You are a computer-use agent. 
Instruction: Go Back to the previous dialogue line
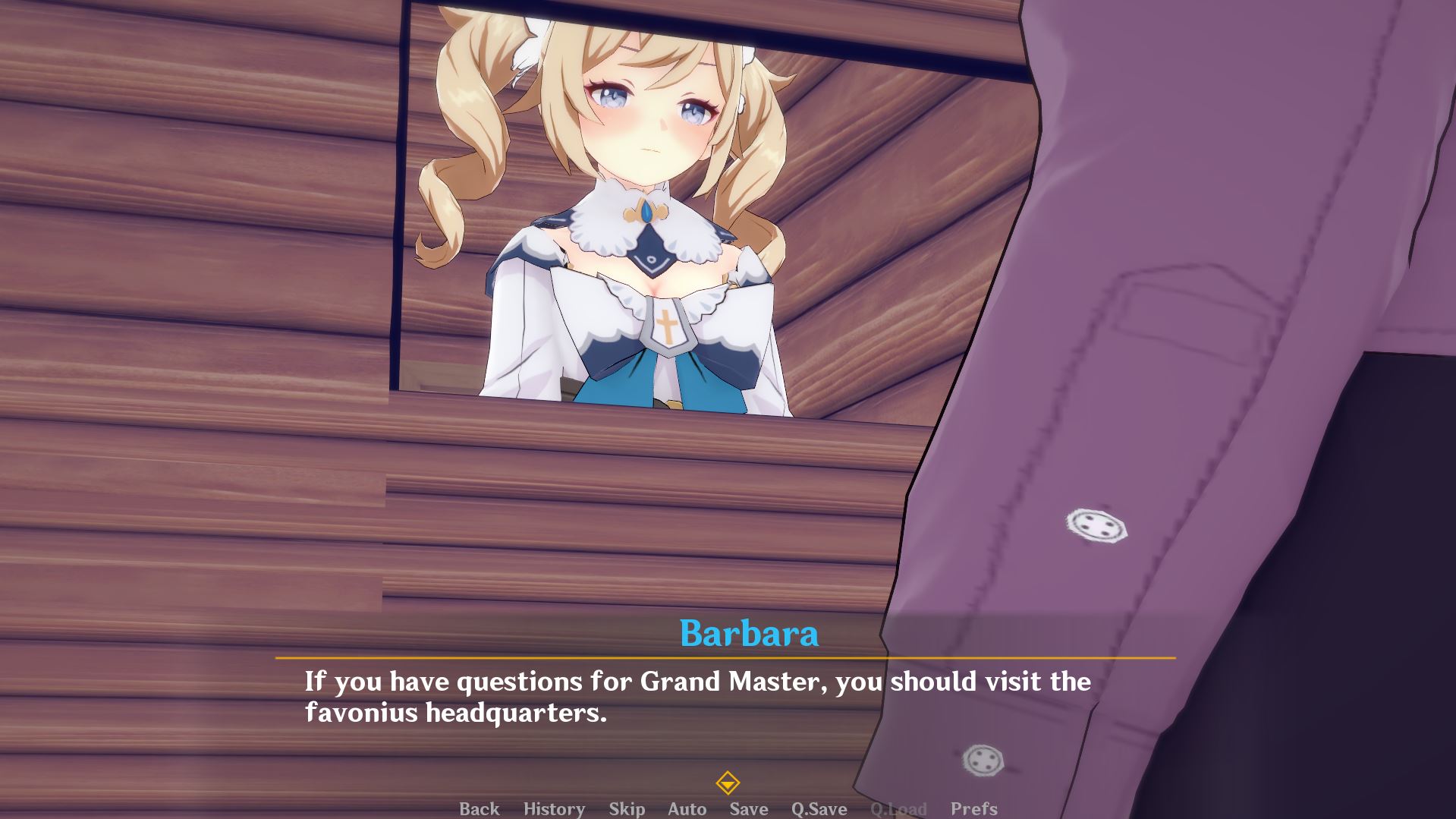tap(479, 808)
